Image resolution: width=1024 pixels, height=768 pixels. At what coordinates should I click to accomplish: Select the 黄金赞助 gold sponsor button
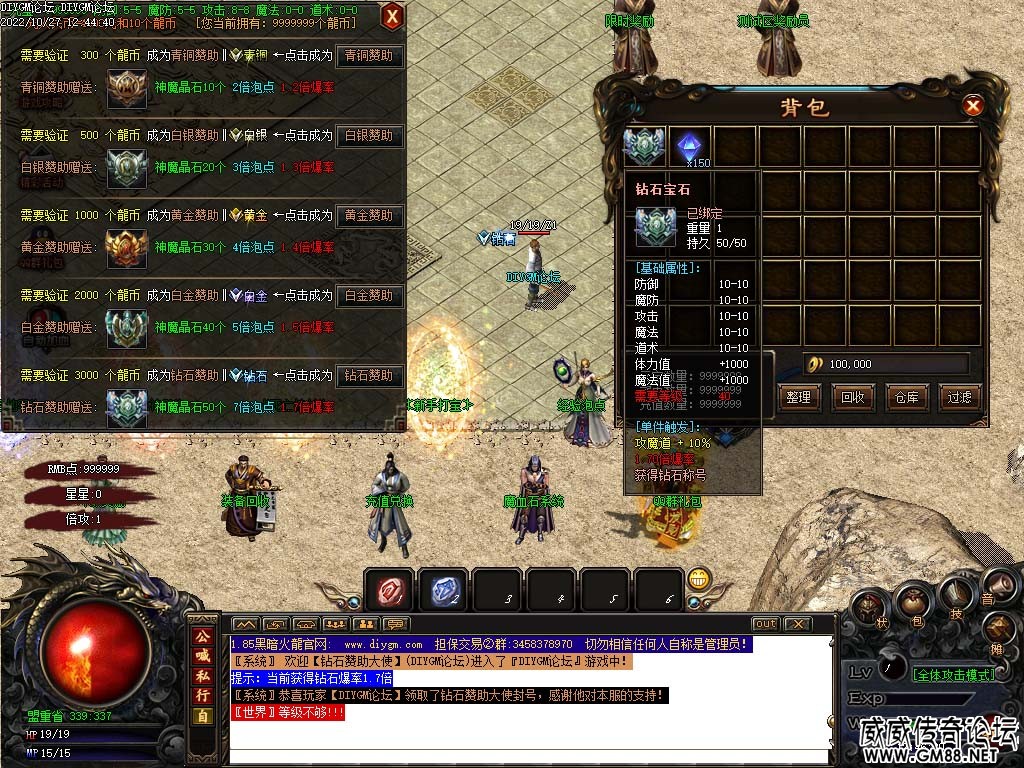pos(369,216)
